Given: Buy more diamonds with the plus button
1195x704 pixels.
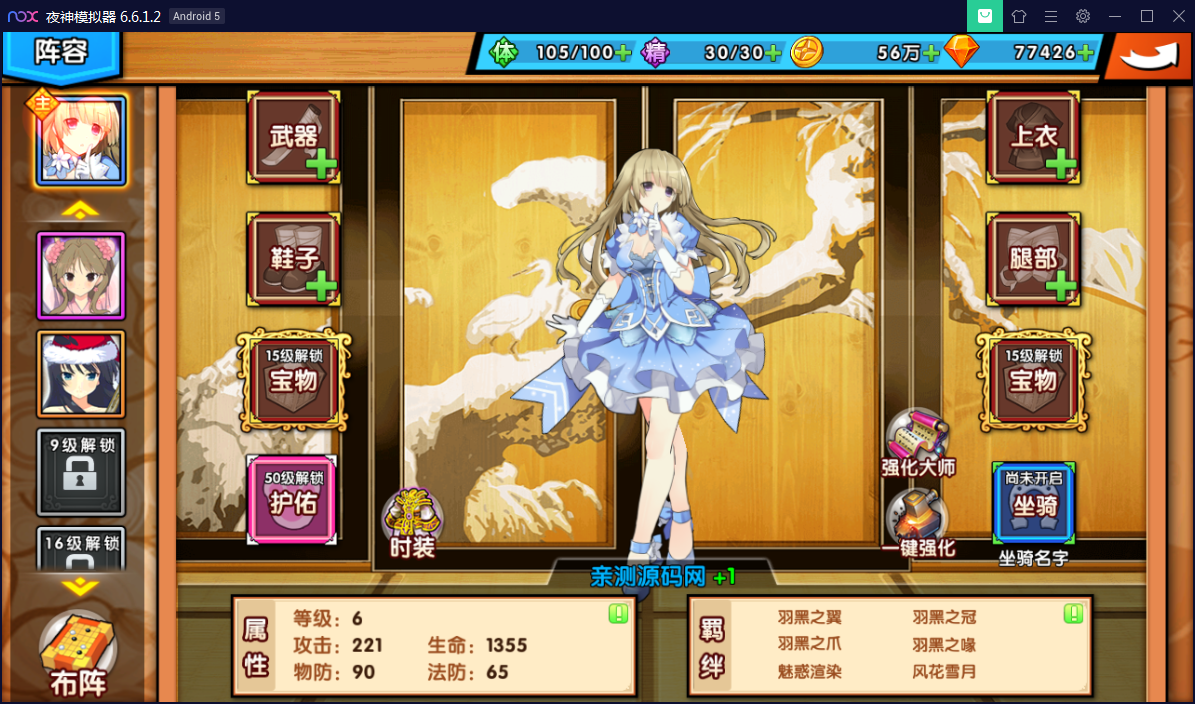Looking at the screenshot, I should click(x=1087, y=53).
